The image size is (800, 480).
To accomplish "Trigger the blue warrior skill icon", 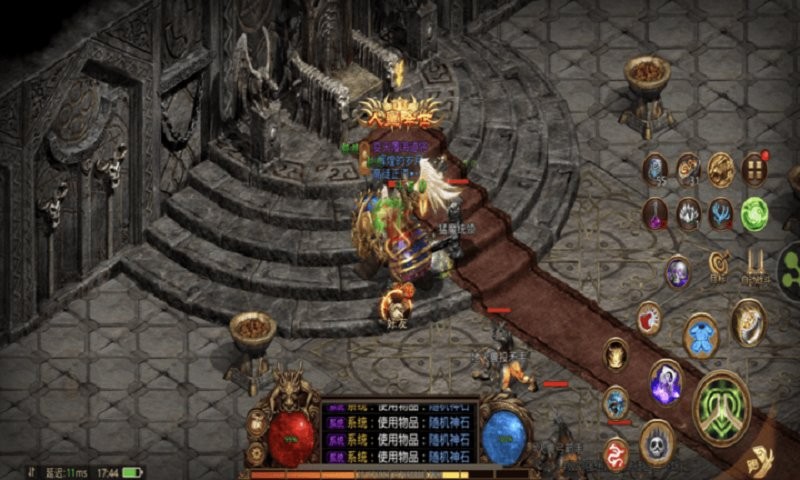I will [616, 402].
